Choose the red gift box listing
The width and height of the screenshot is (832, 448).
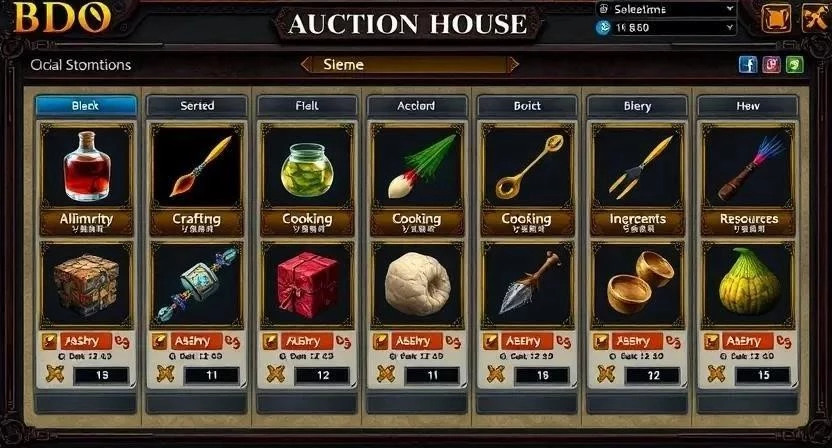pos(306,282)
